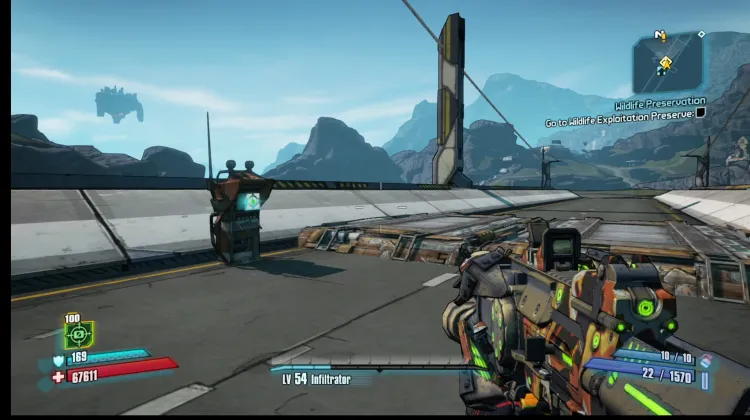Select the Wildlife Preservation mission title
750x420 pixels.
coord(659,102)
